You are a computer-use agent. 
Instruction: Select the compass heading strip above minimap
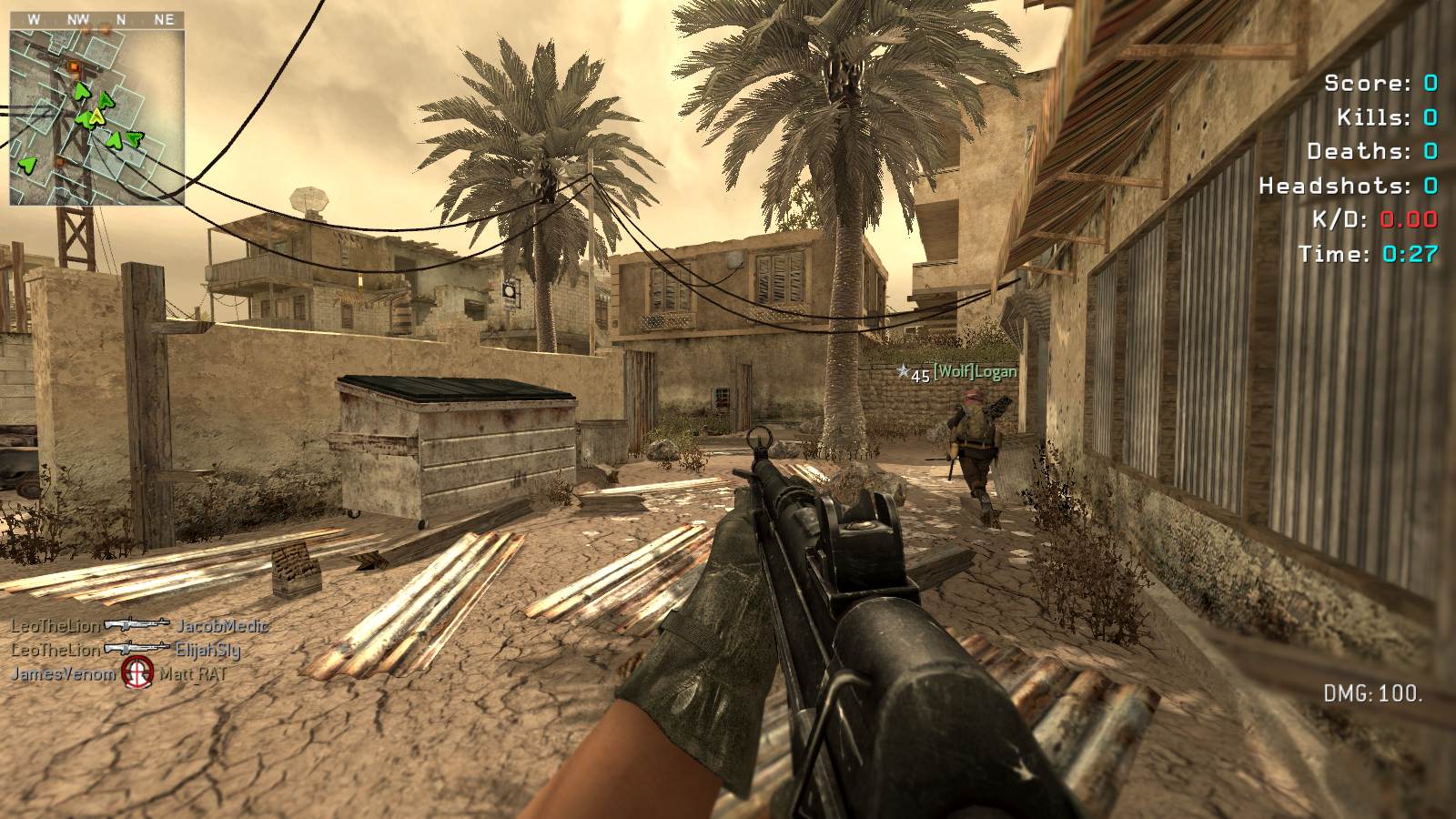[x=97, y=19]
